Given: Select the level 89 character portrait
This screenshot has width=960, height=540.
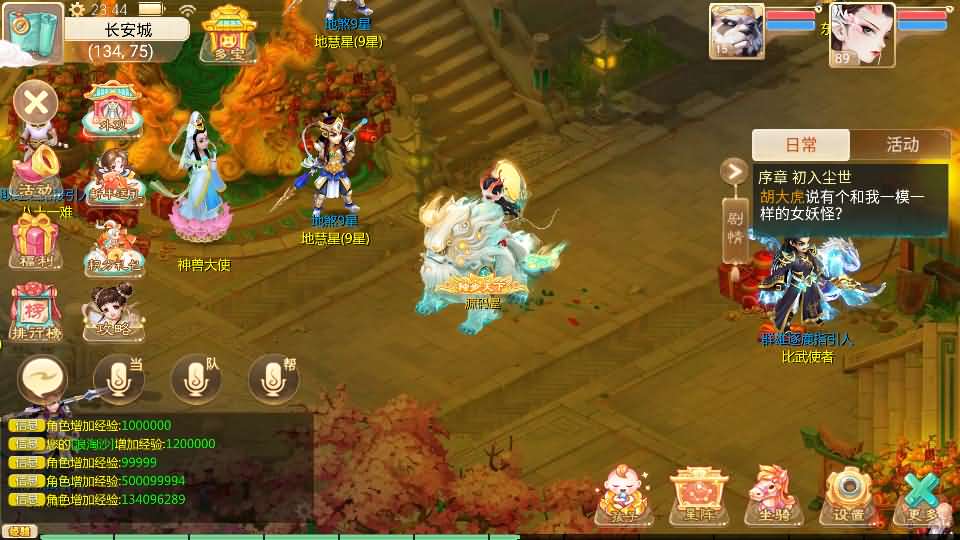Looking at the screenshot, I should (x=862, y=31).
